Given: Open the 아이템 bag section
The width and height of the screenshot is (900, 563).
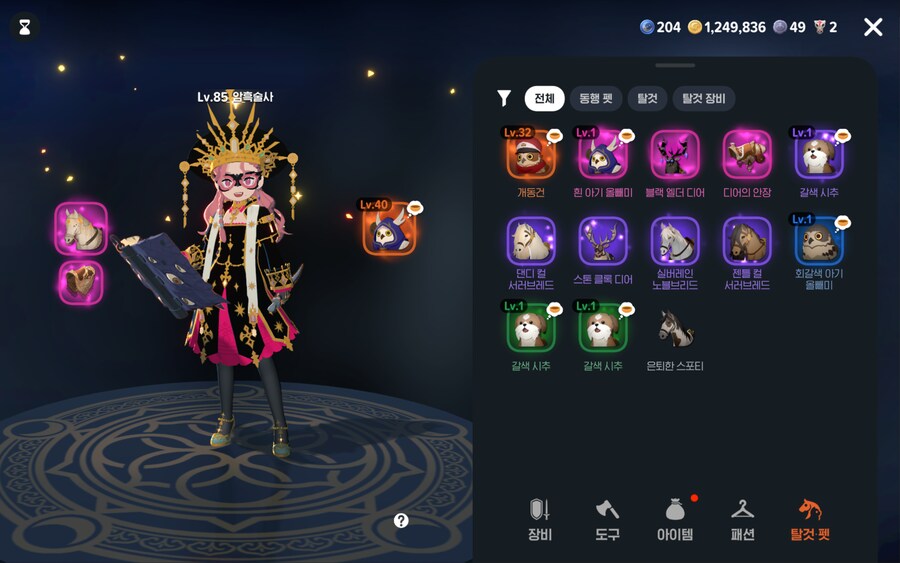Looking at the screenshot, I should click(675, 519).
